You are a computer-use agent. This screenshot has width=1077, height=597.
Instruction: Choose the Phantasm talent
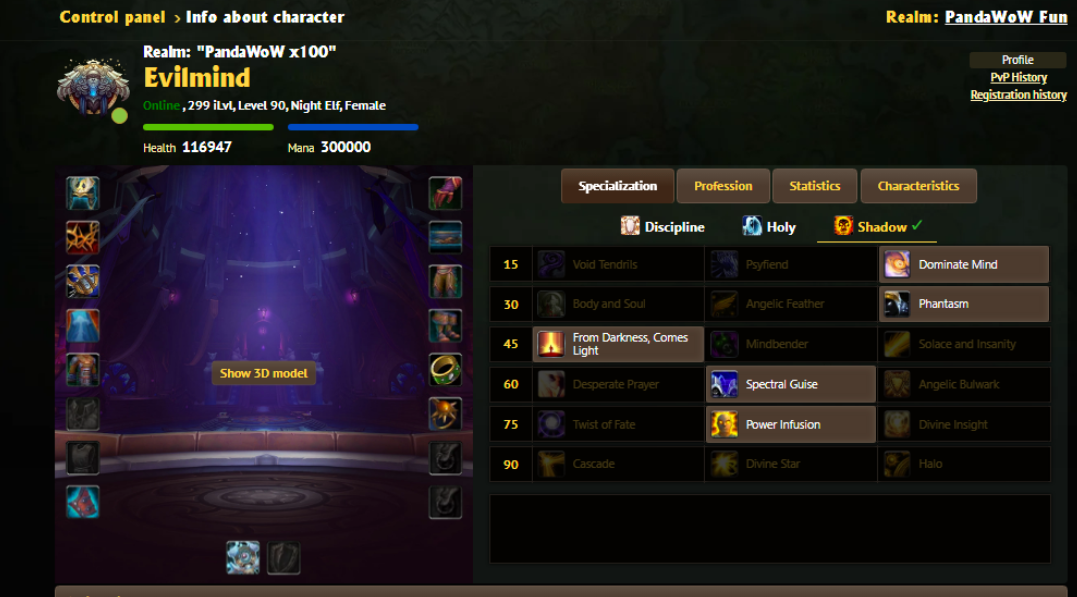coord(964,304)
